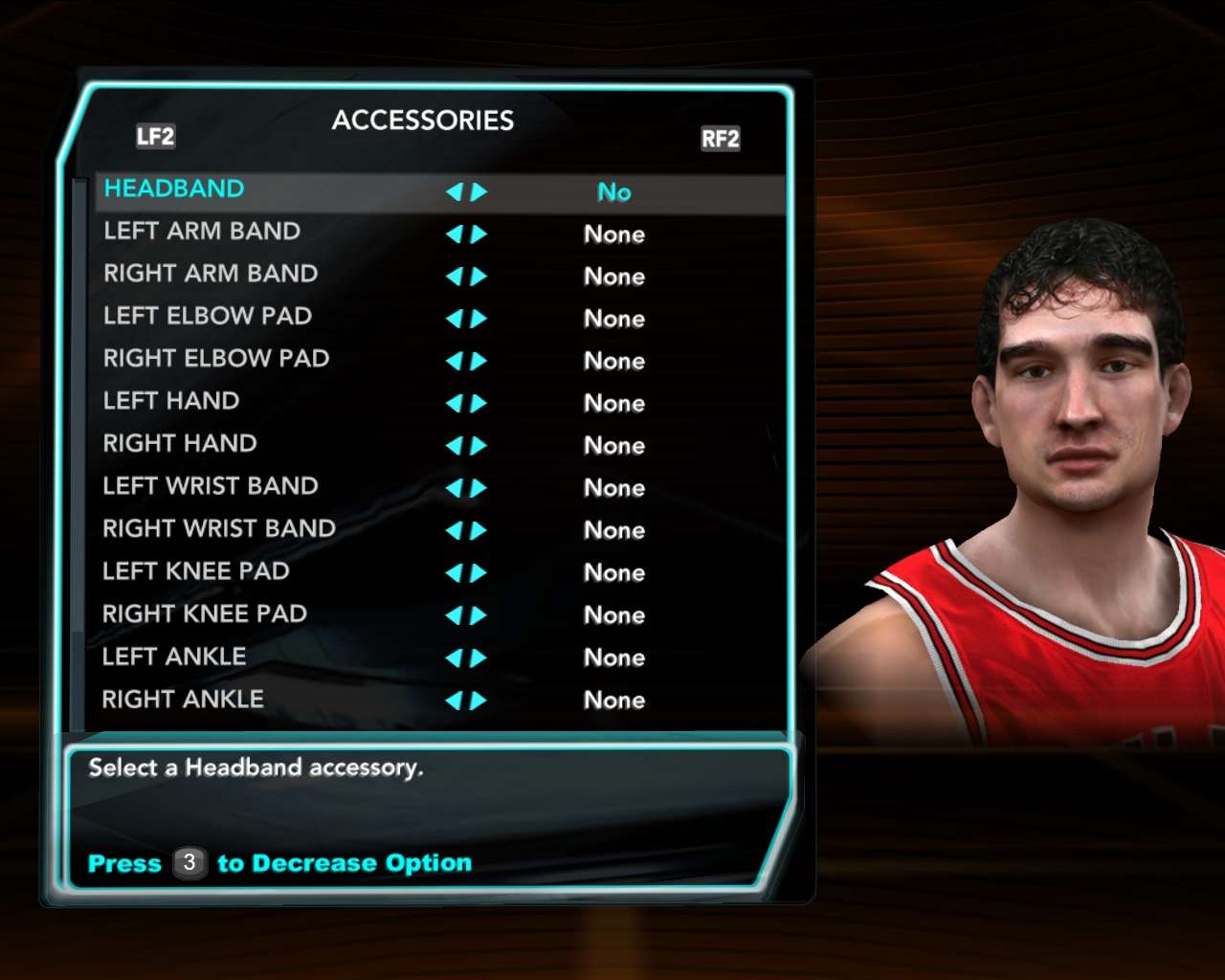Highlight the Right Wrist Band entry
This screenshot has height=980, width=1225.
[x=219, y=528]
